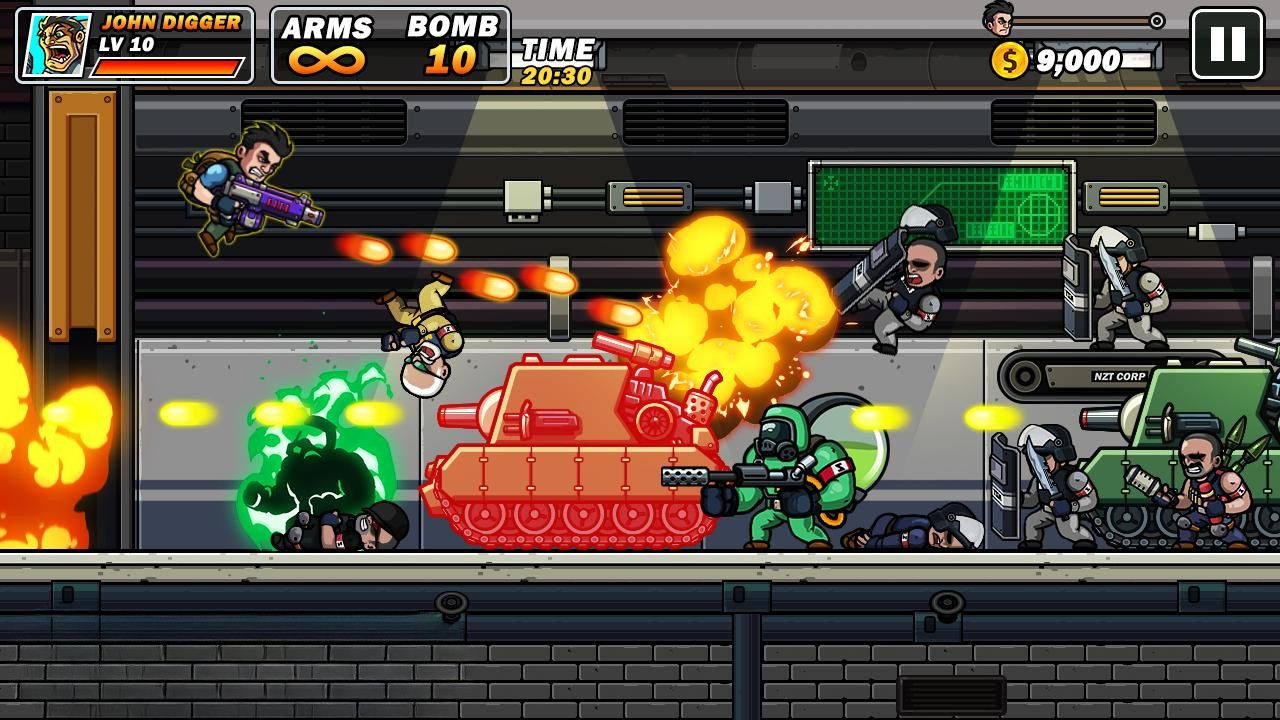Tap the 9,000 money amount text
This screenshot has height=720, width=1280.
pos(1080,60)
